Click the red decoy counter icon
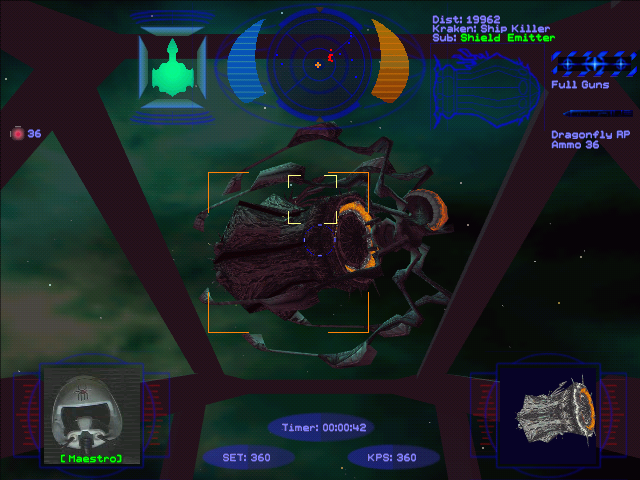 (x=17, y=133)
